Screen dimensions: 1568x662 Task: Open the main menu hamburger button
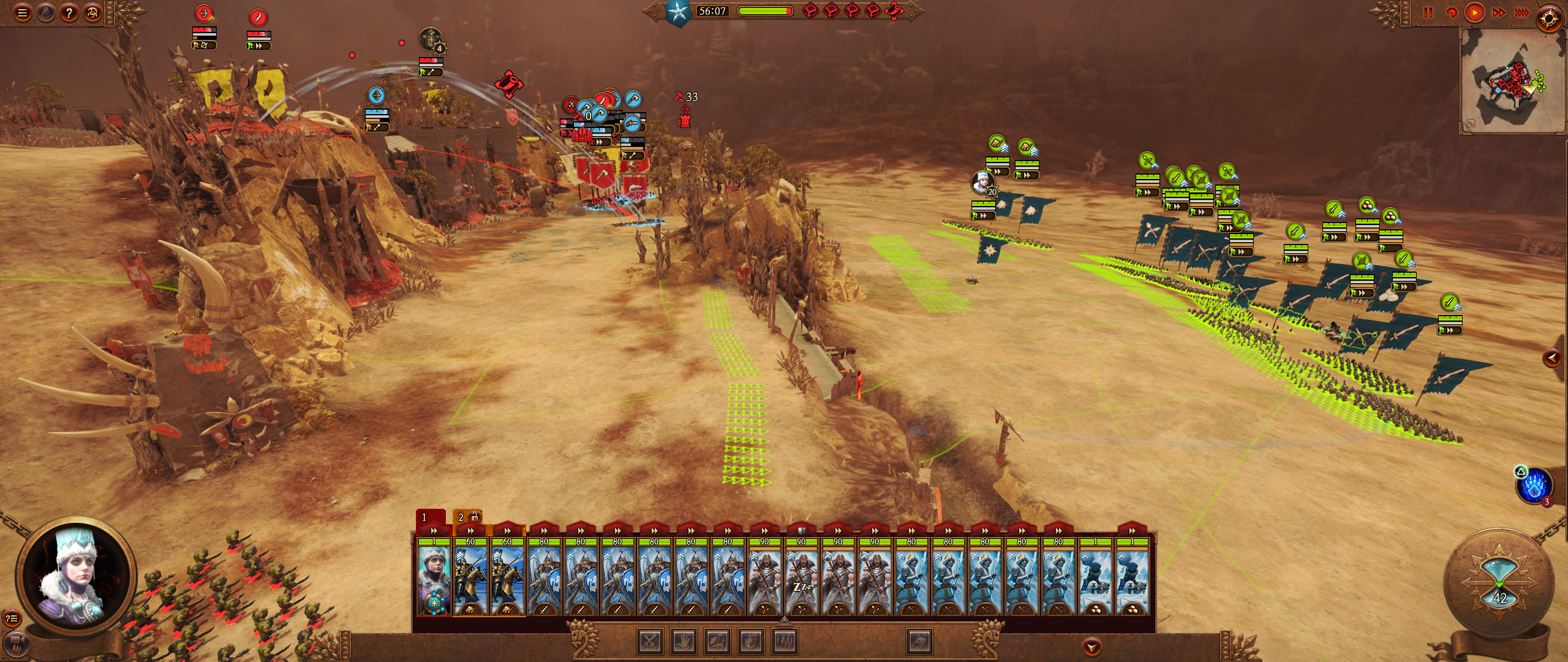[x=23, y=13]
